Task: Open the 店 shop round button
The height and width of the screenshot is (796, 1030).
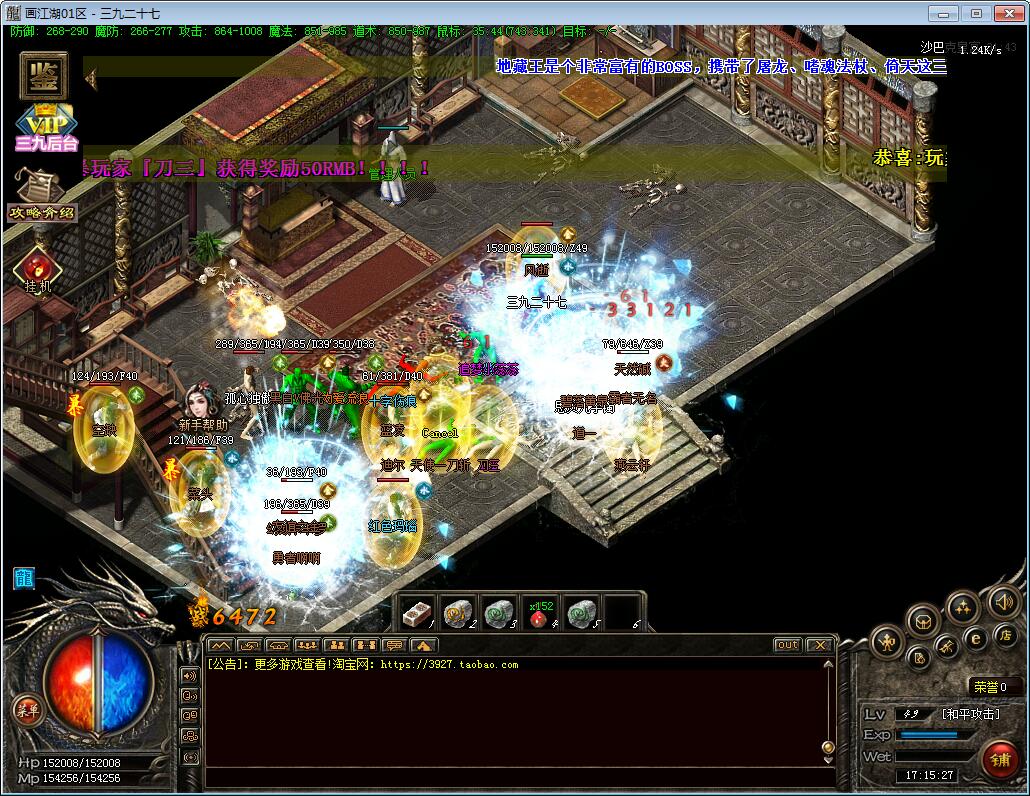Action: 1005,635
